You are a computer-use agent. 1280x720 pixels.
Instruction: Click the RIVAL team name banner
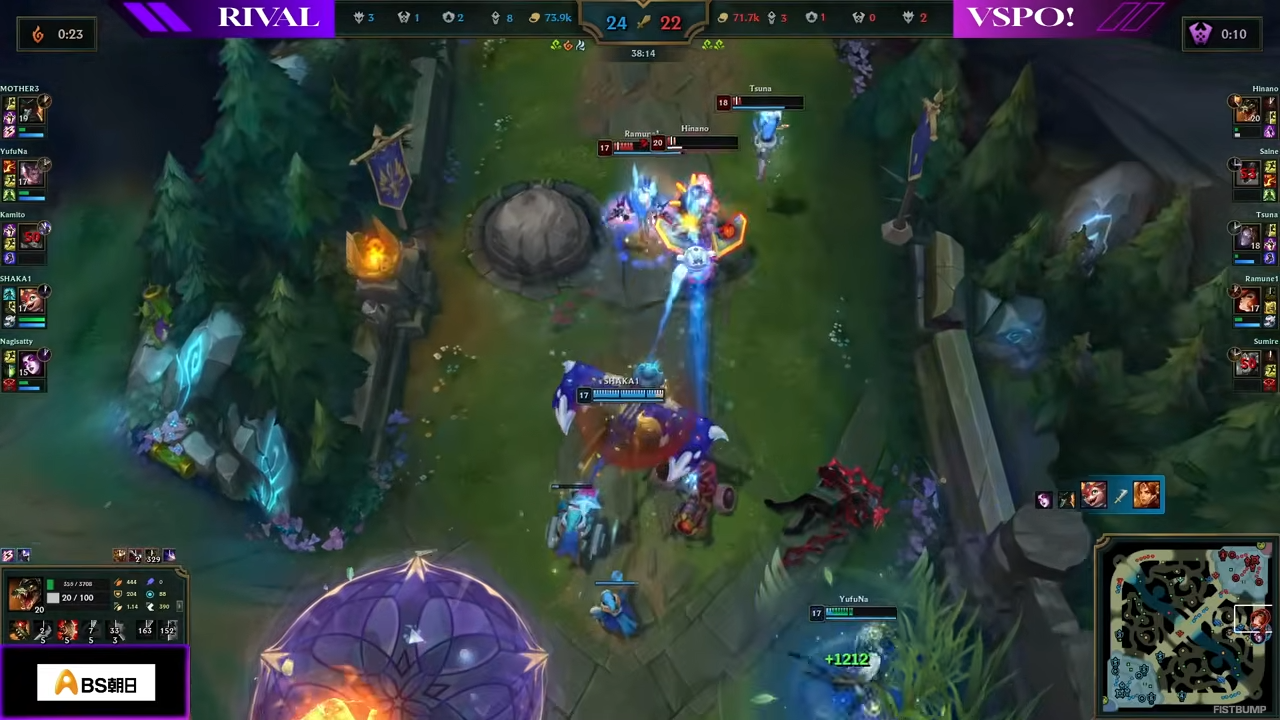(x=268, y=17)
